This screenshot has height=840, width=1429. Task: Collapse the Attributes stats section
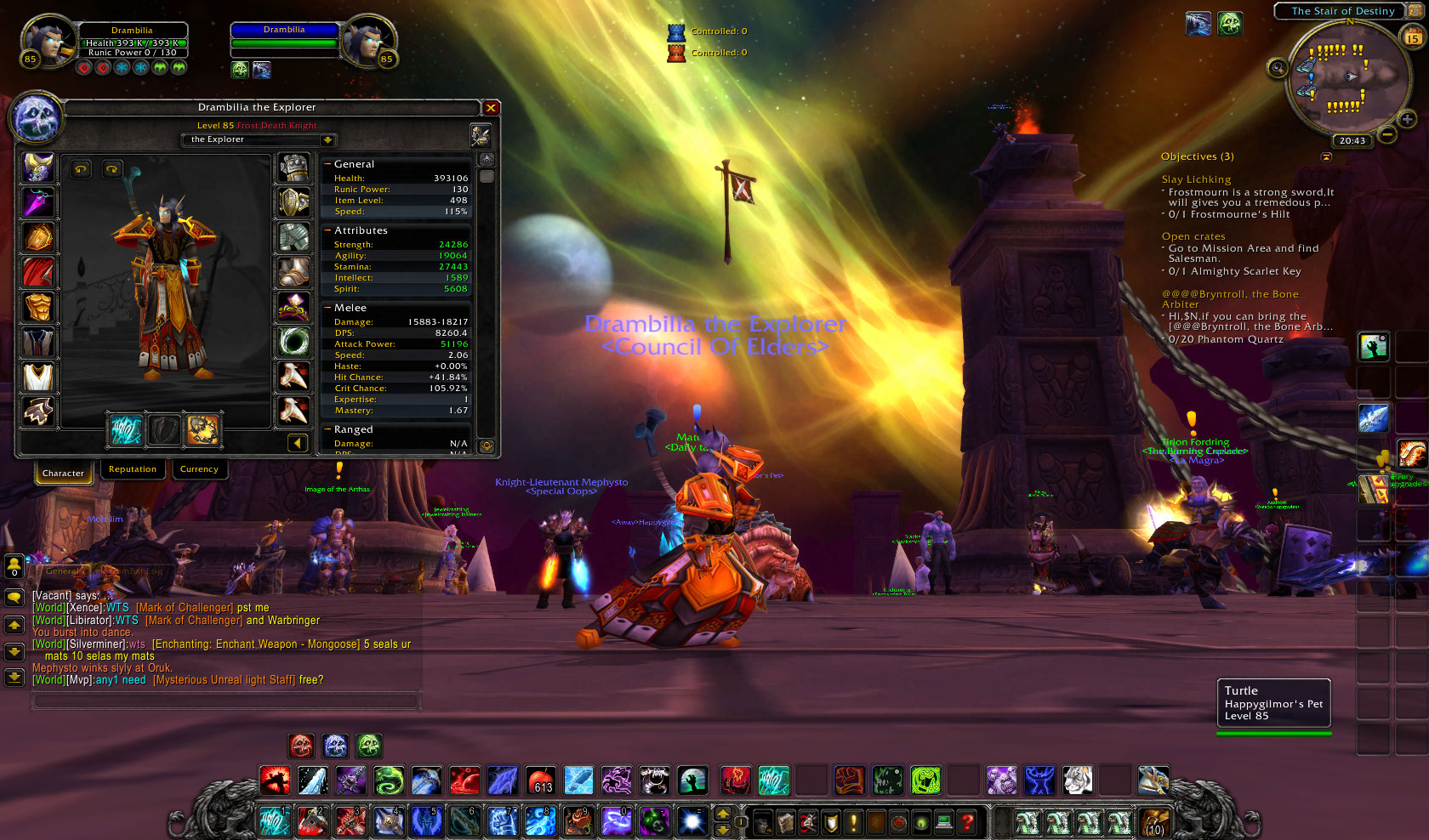327,230
